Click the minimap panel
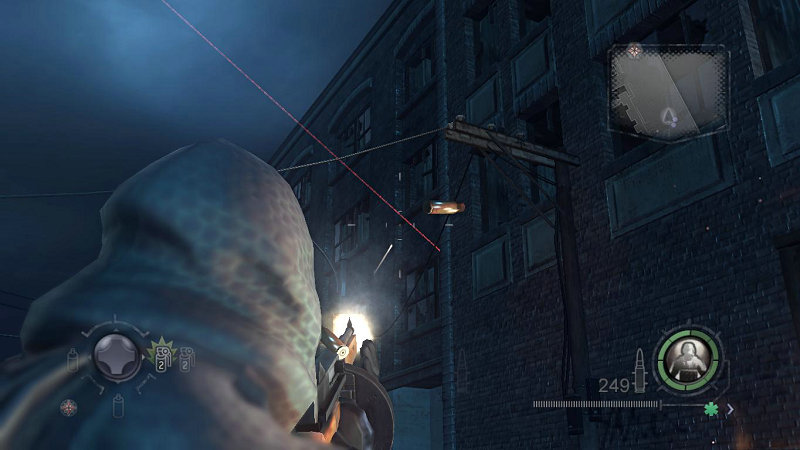Screen dimensions: 800x450 click(x=668, y=92)
